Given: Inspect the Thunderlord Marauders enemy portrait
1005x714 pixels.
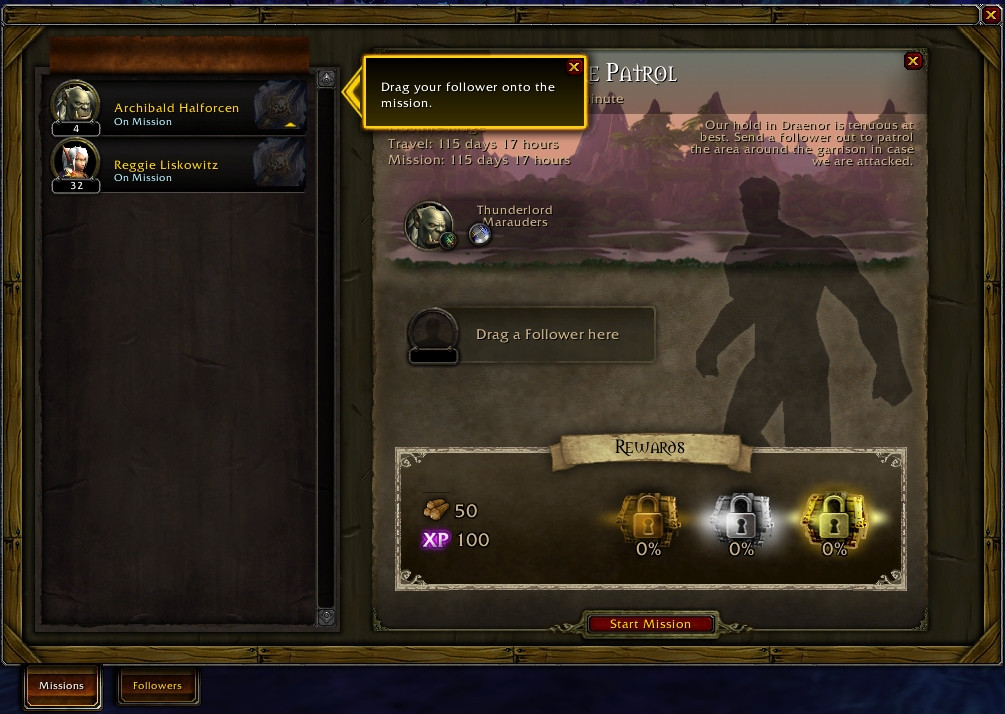Looking at the screenshot, I should pos(428,223).
